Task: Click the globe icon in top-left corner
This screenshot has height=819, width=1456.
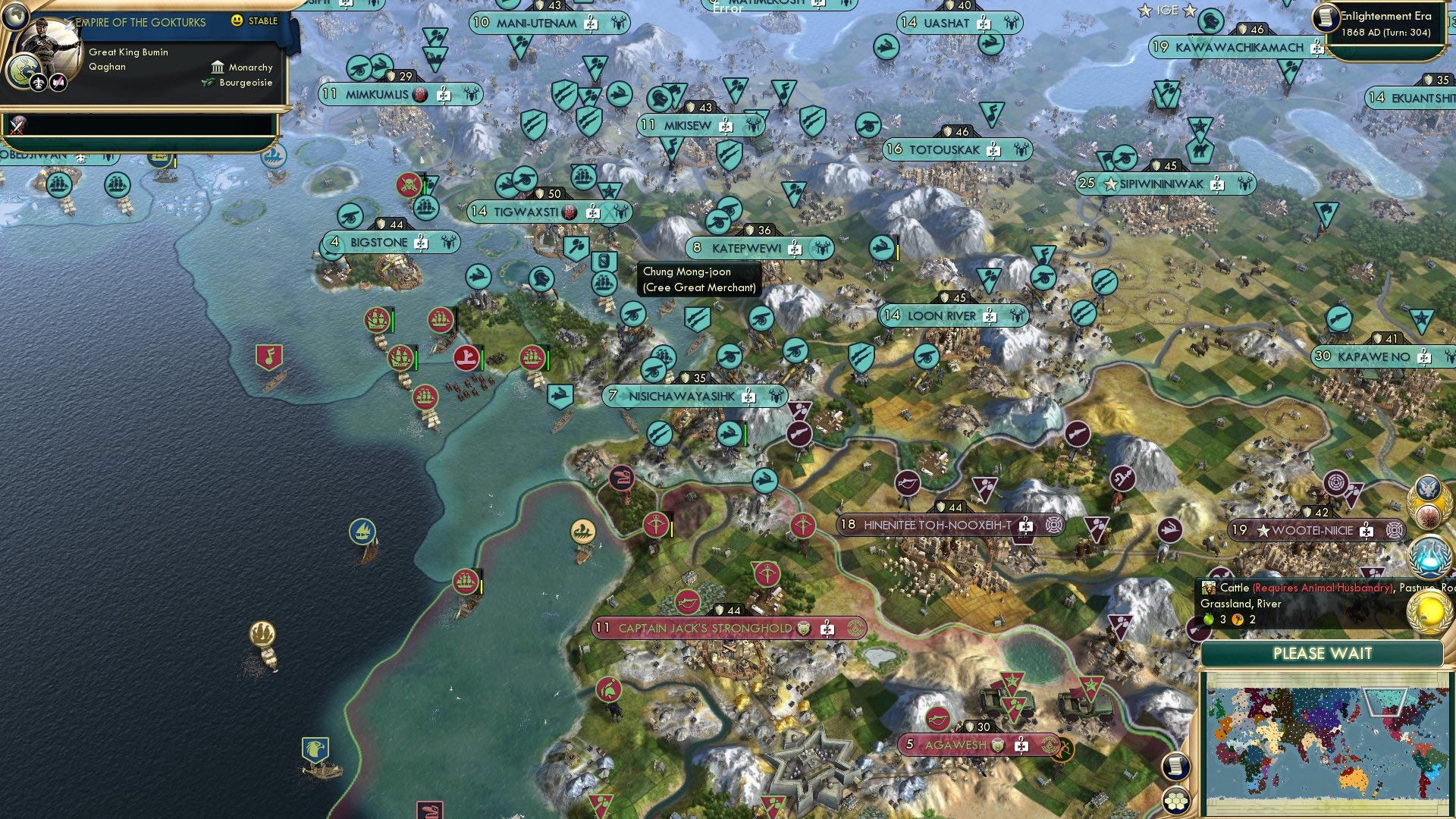Action: [15, 15]
